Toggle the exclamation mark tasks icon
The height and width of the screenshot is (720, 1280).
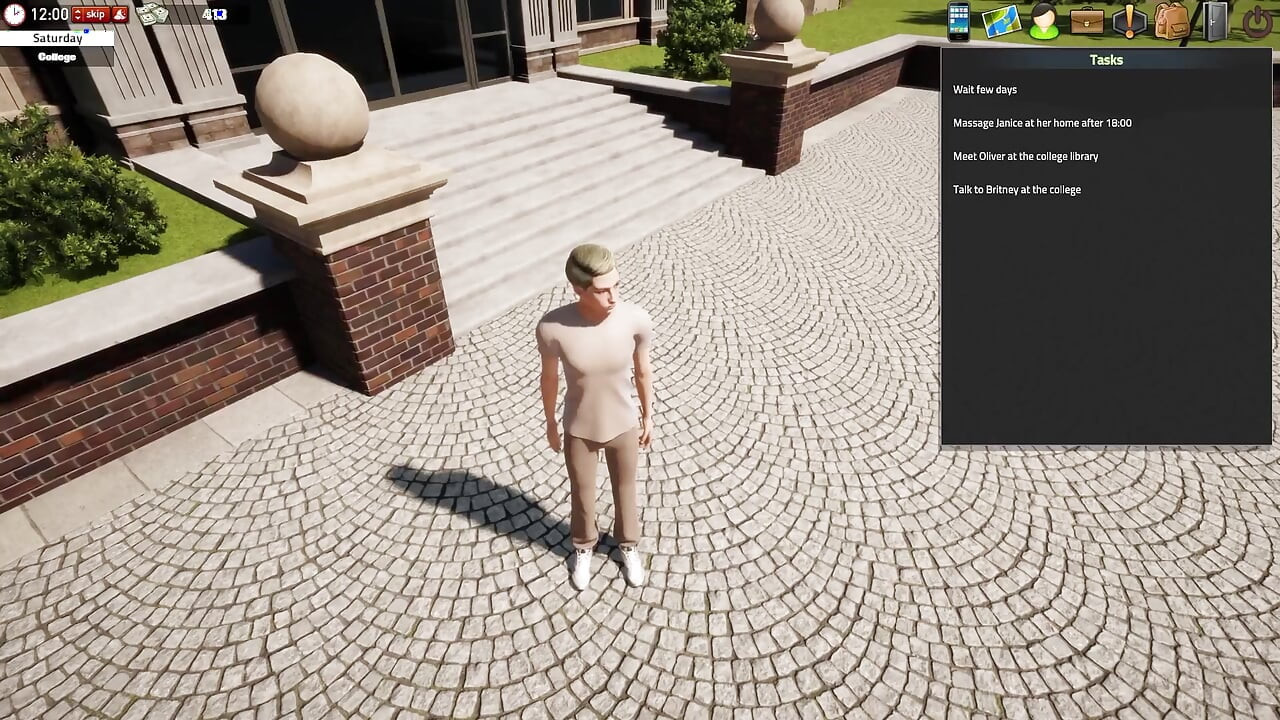pos(1130,21)
